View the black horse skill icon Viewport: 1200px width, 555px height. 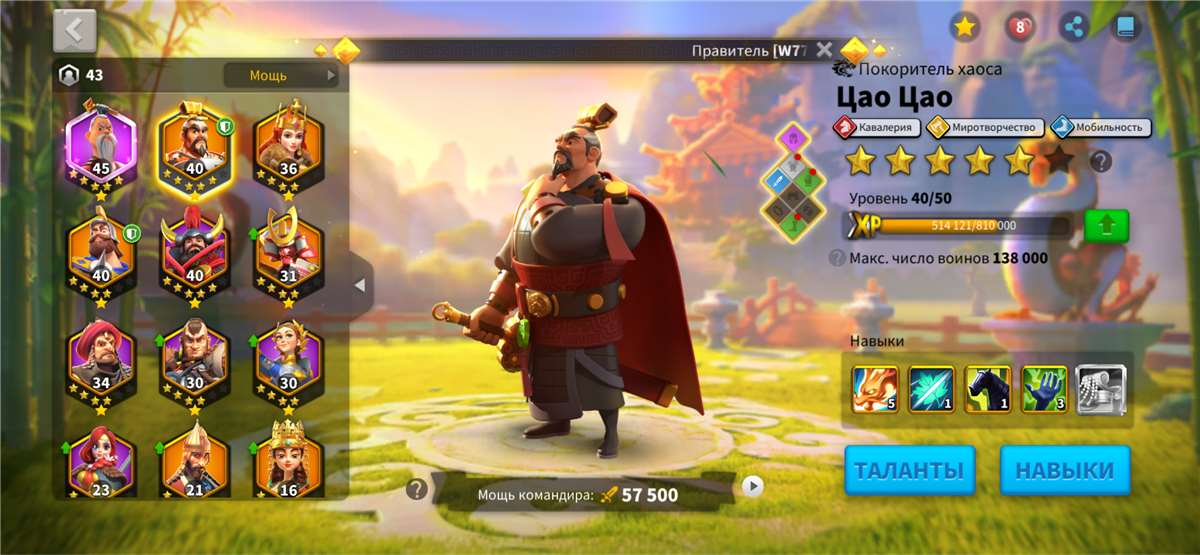988,389
